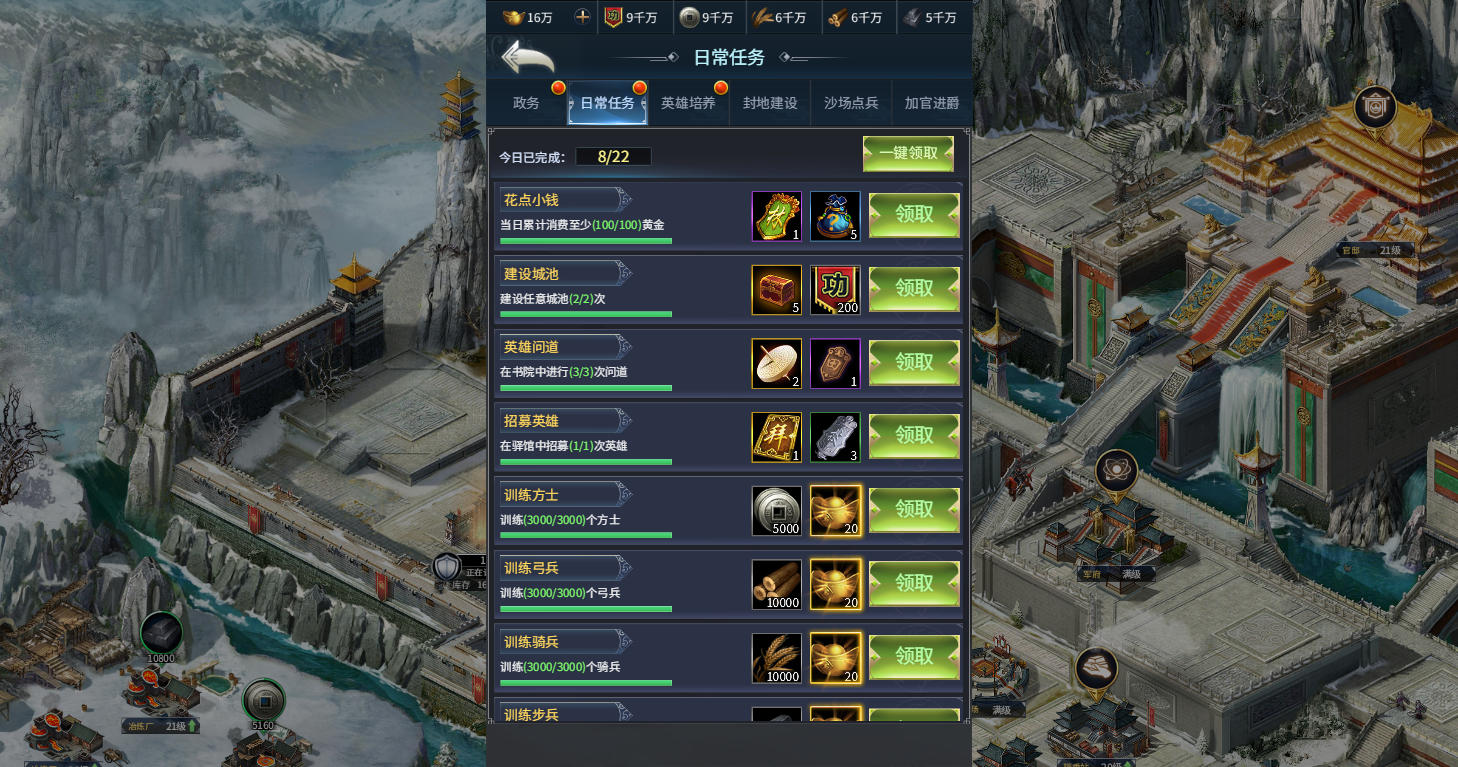Go back using the arrow button
This screenshot has height=767, width=1458.
click(x=527, y=57)
